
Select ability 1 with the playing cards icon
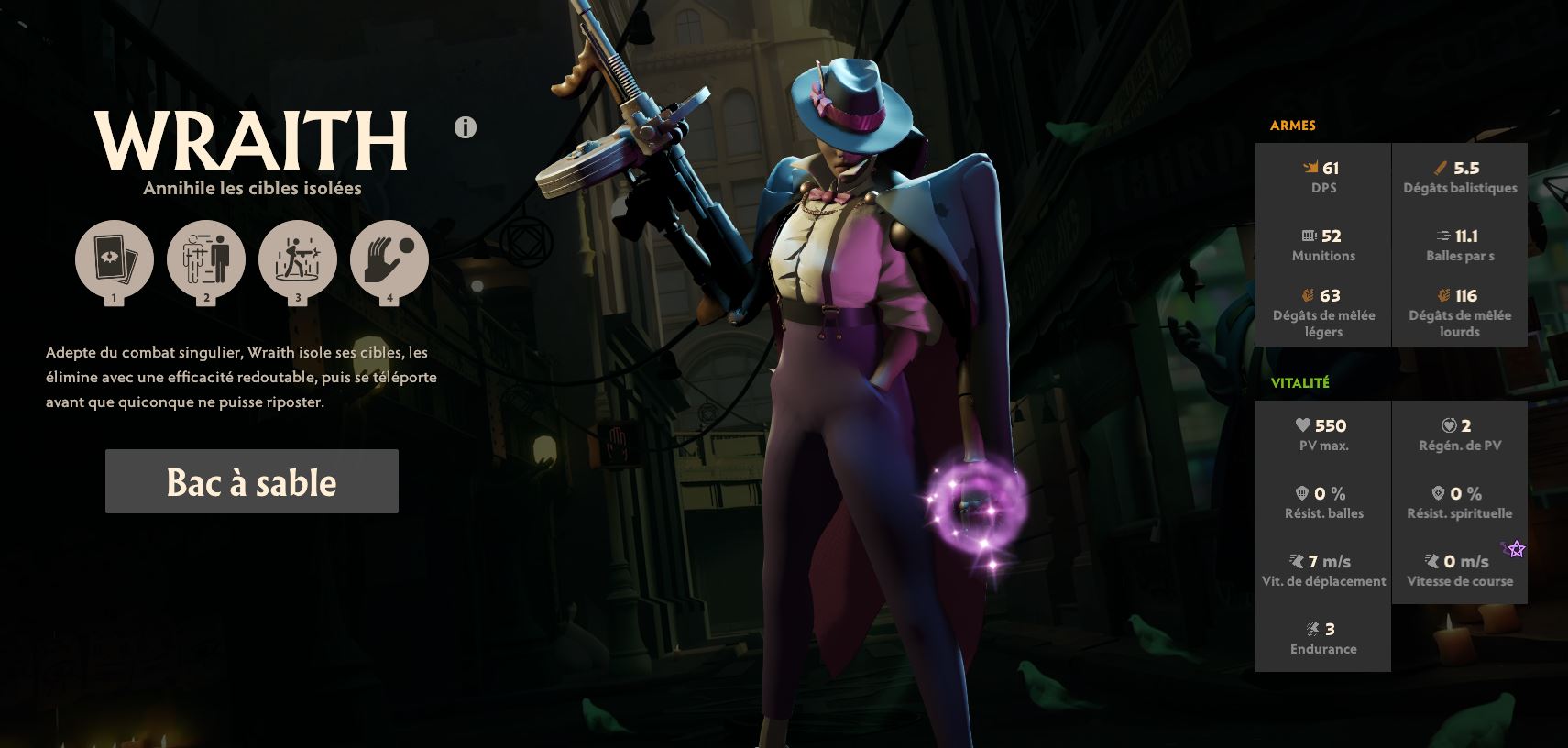(x=114, y=260)
